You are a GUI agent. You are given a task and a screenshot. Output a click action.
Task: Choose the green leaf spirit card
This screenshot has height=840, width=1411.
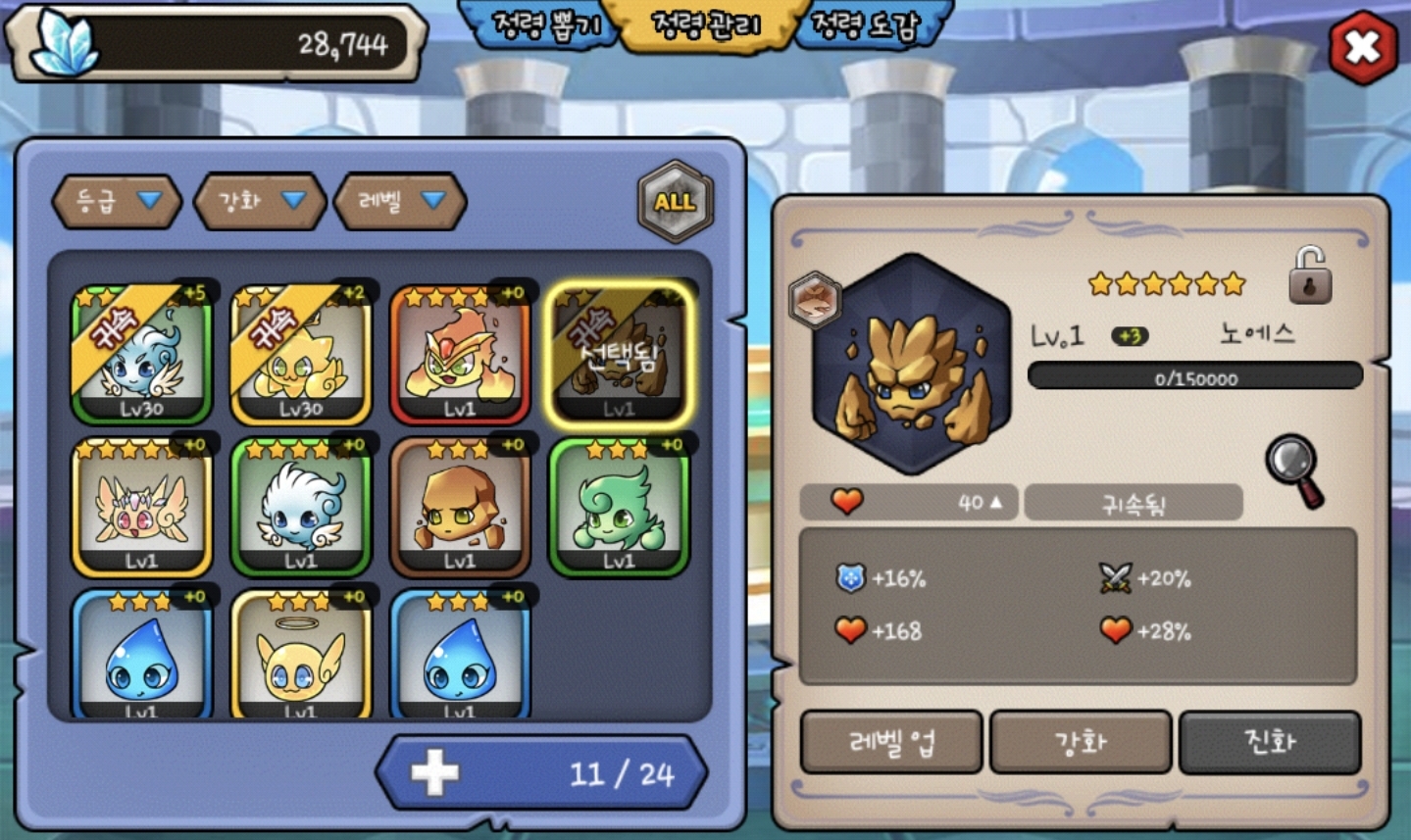click(619, 507)
